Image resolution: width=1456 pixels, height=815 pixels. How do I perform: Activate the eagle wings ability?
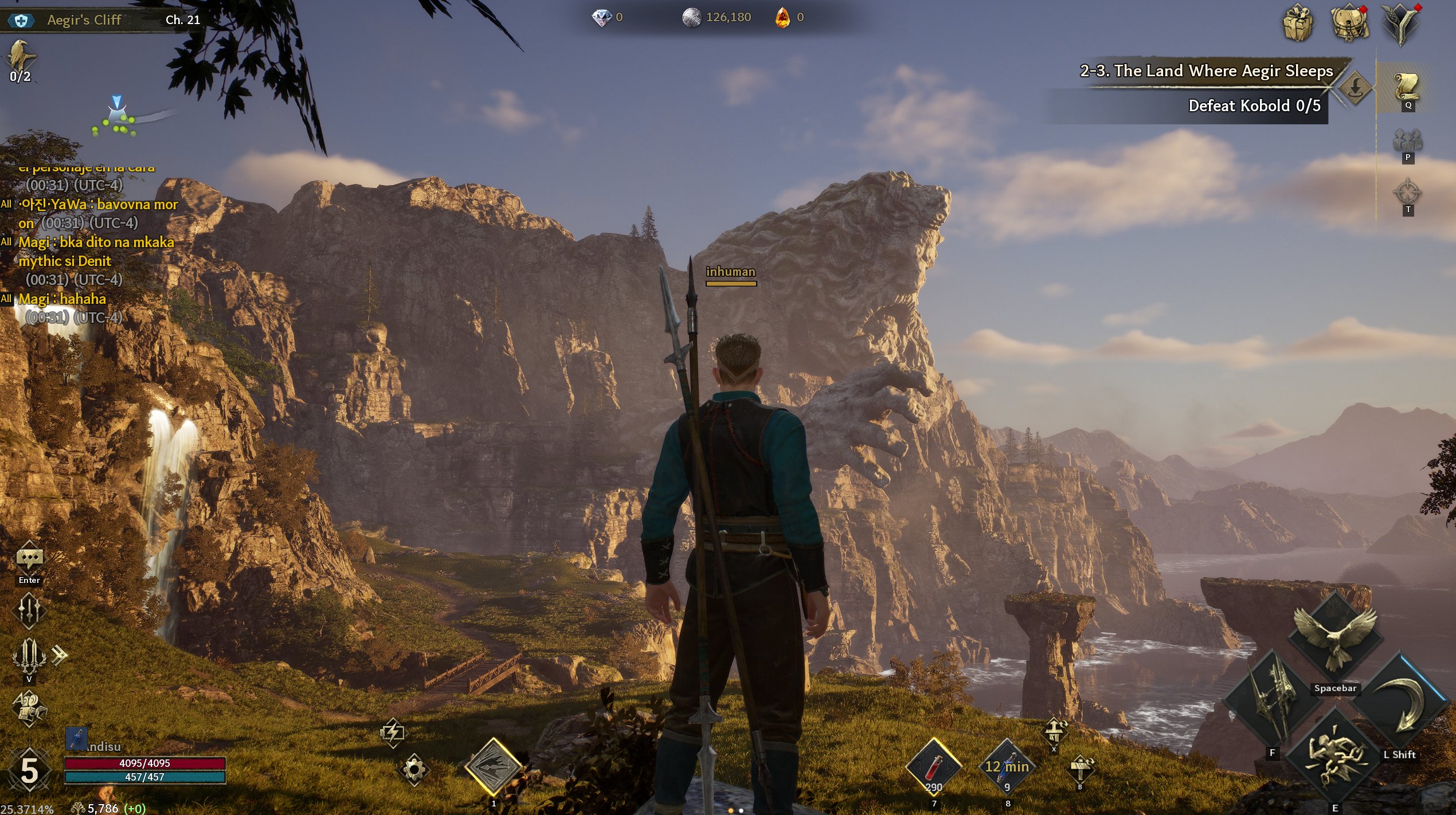click(x=1335, y=637)
